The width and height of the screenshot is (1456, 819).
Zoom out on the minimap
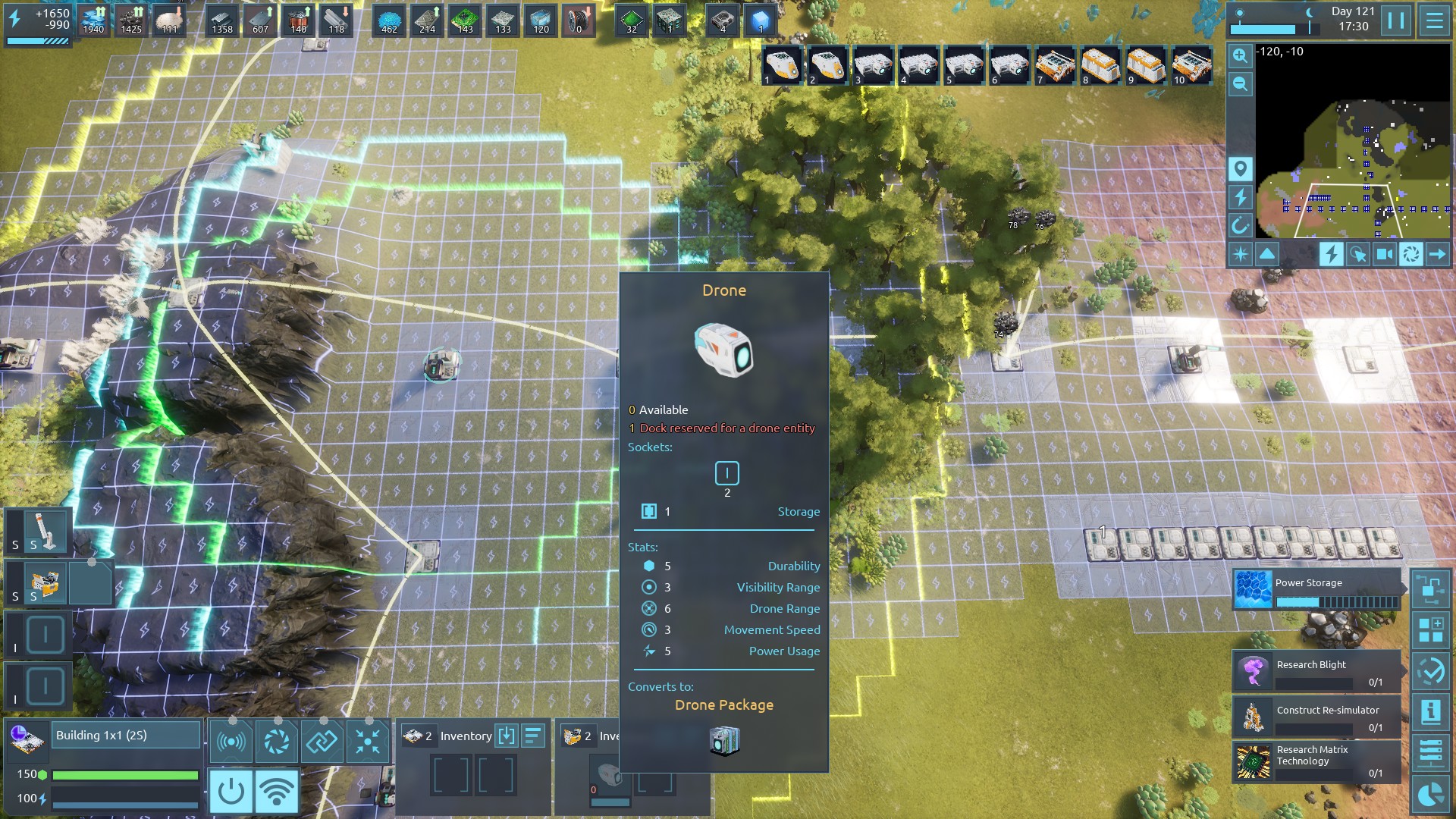pos(1240,83)
